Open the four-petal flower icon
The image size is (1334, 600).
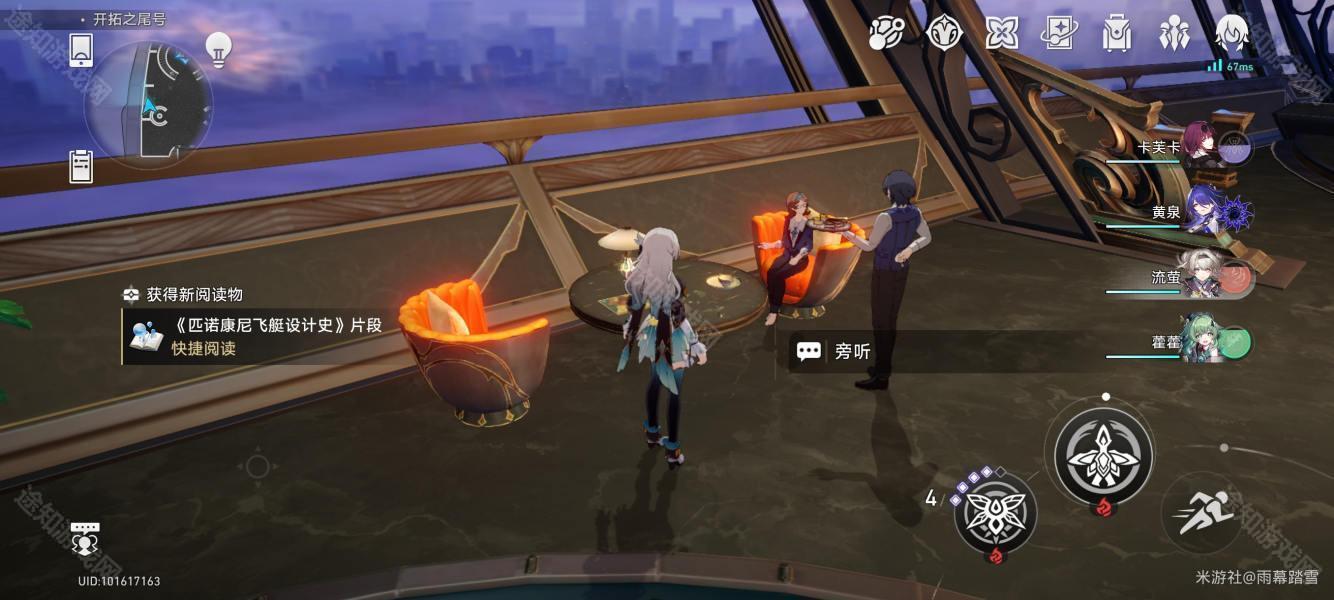pyautogui.click(x=1001, y=33)
